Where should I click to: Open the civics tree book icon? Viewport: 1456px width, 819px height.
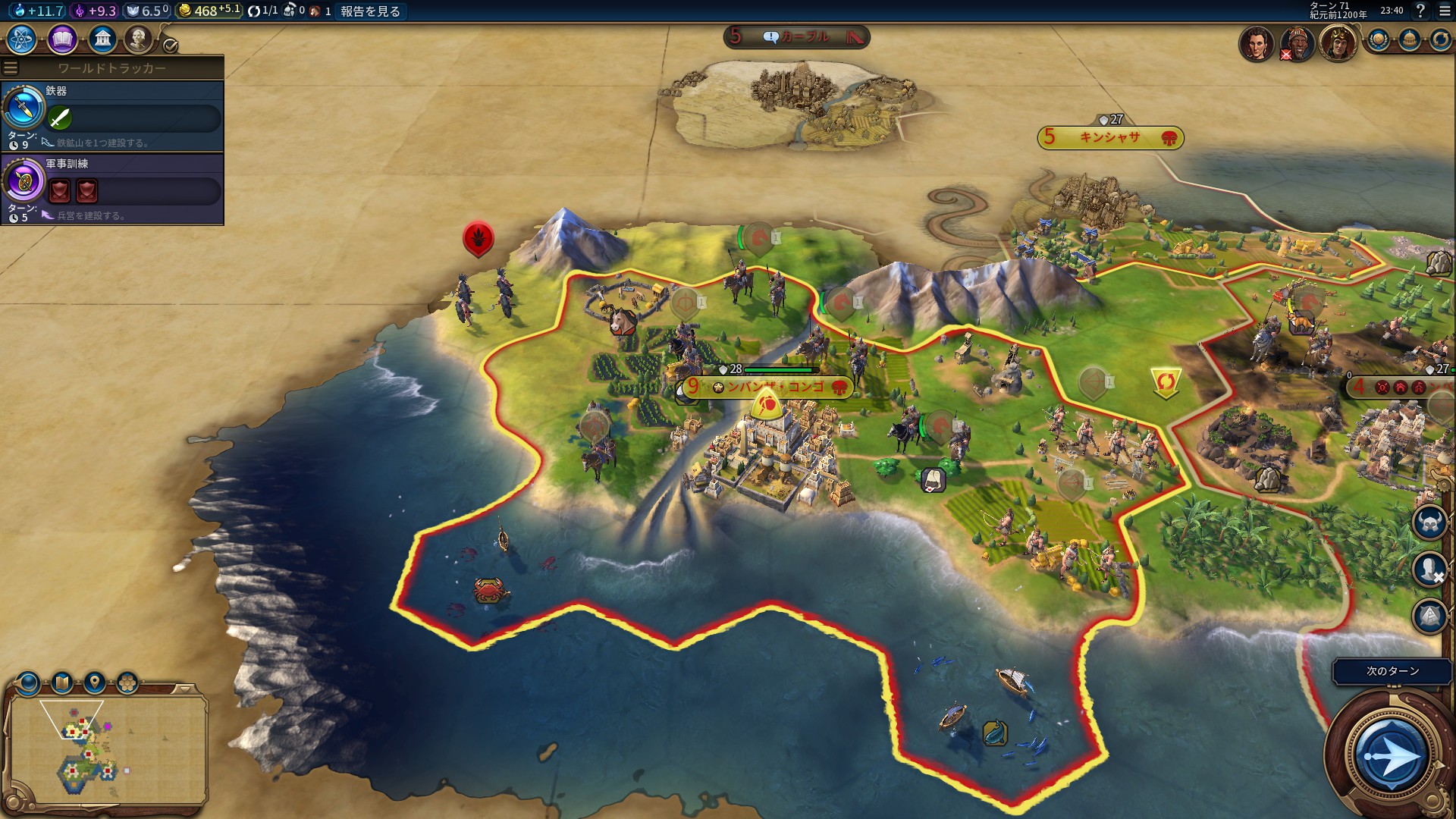[62, 39]
